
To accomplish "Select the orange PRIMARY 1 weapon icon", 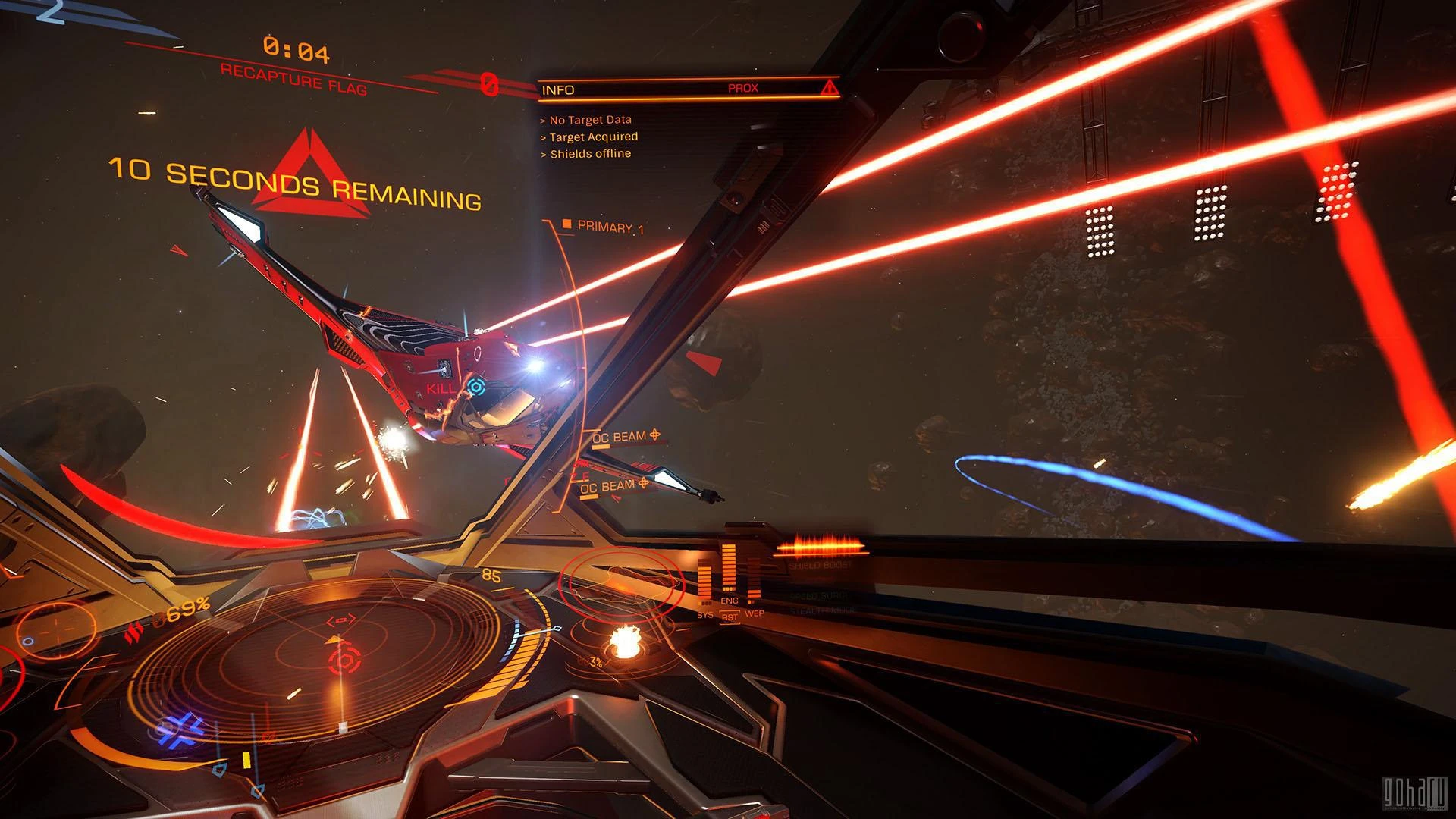I will [567, 224].
